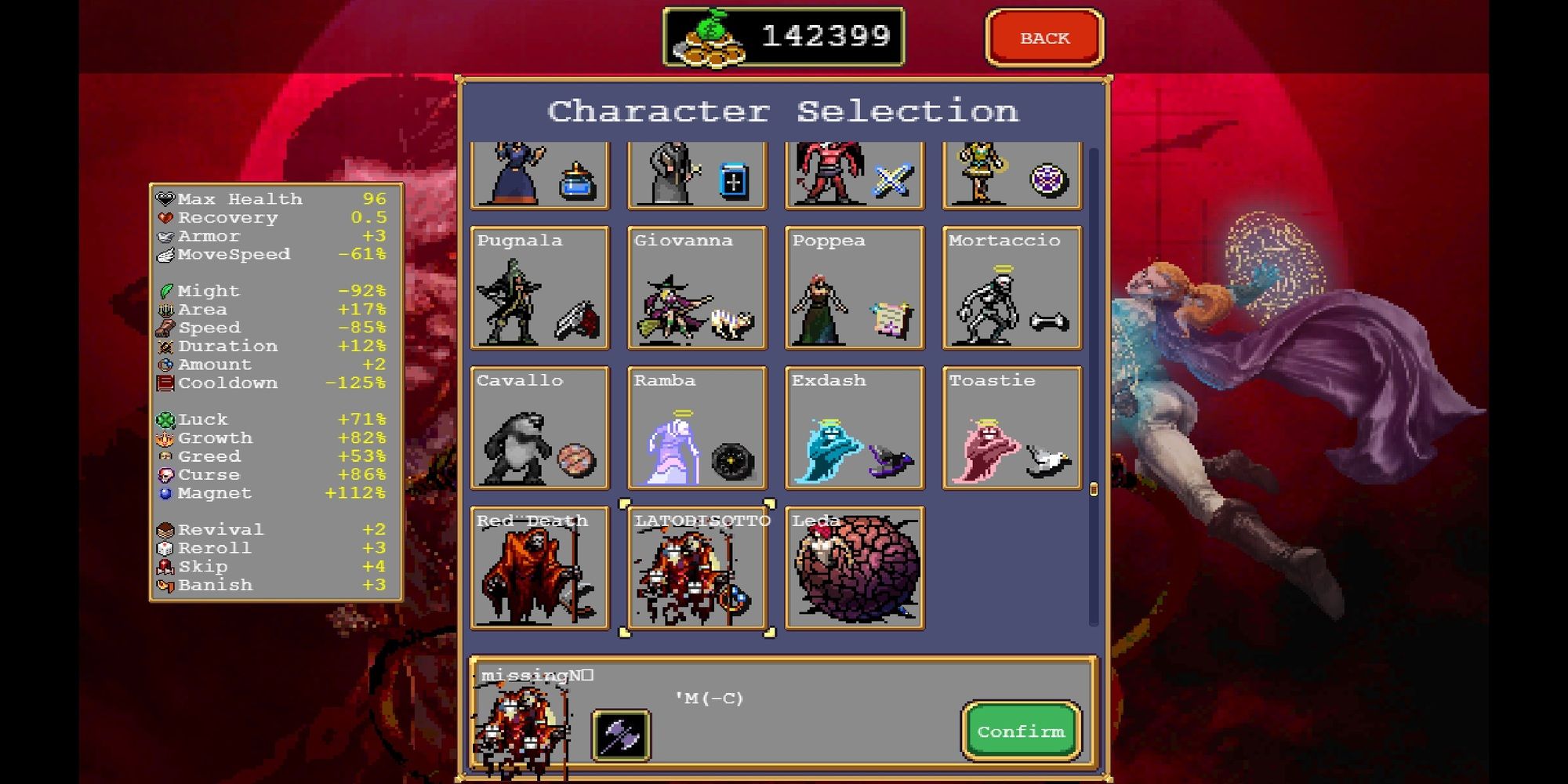The width and height of the screenshot is (1568, 784).
Task: Select the axe weapon icon in the bottom panel
Action: tap(619, 735)
